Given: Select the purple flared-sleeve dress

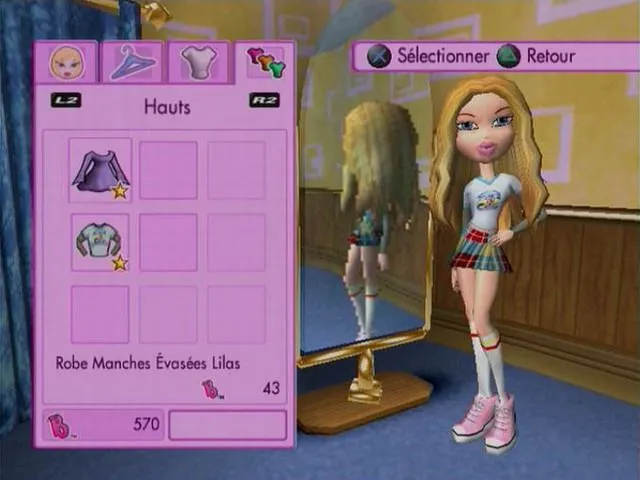Looking at the screenshot, I should [99, 170].
